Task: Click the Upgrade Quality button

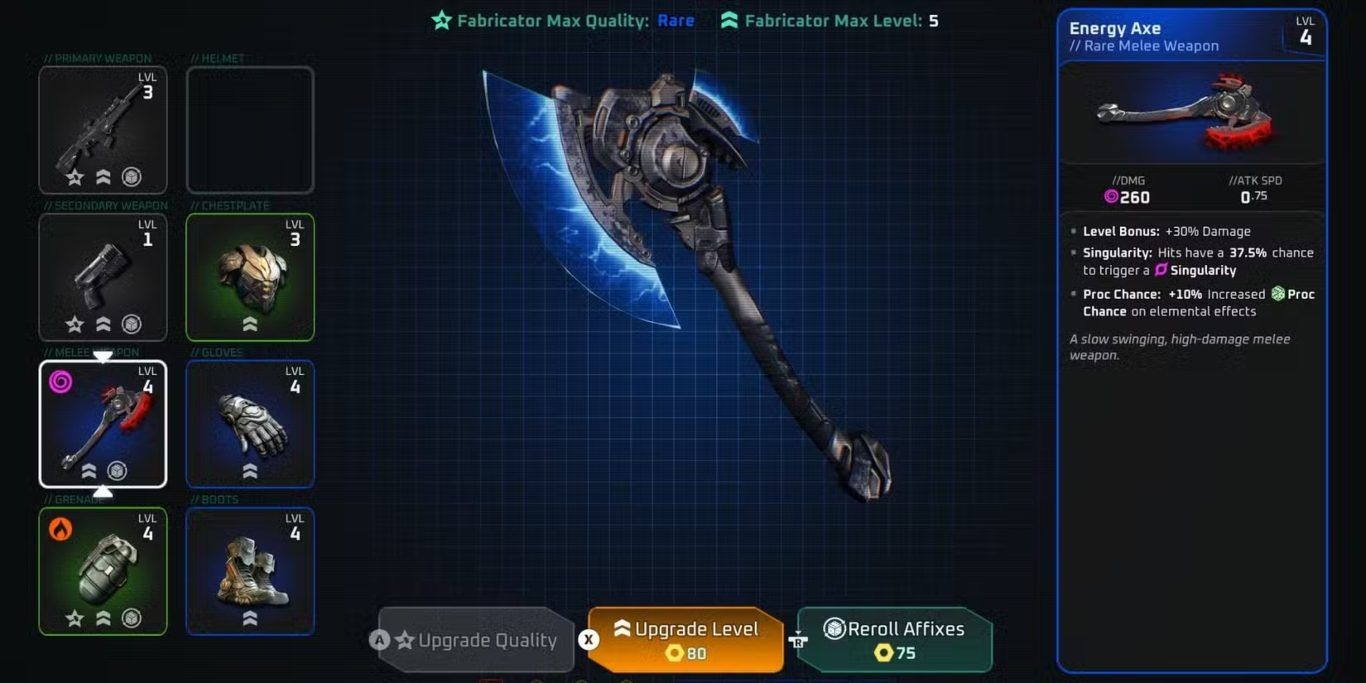Action: tap(476, 640)
